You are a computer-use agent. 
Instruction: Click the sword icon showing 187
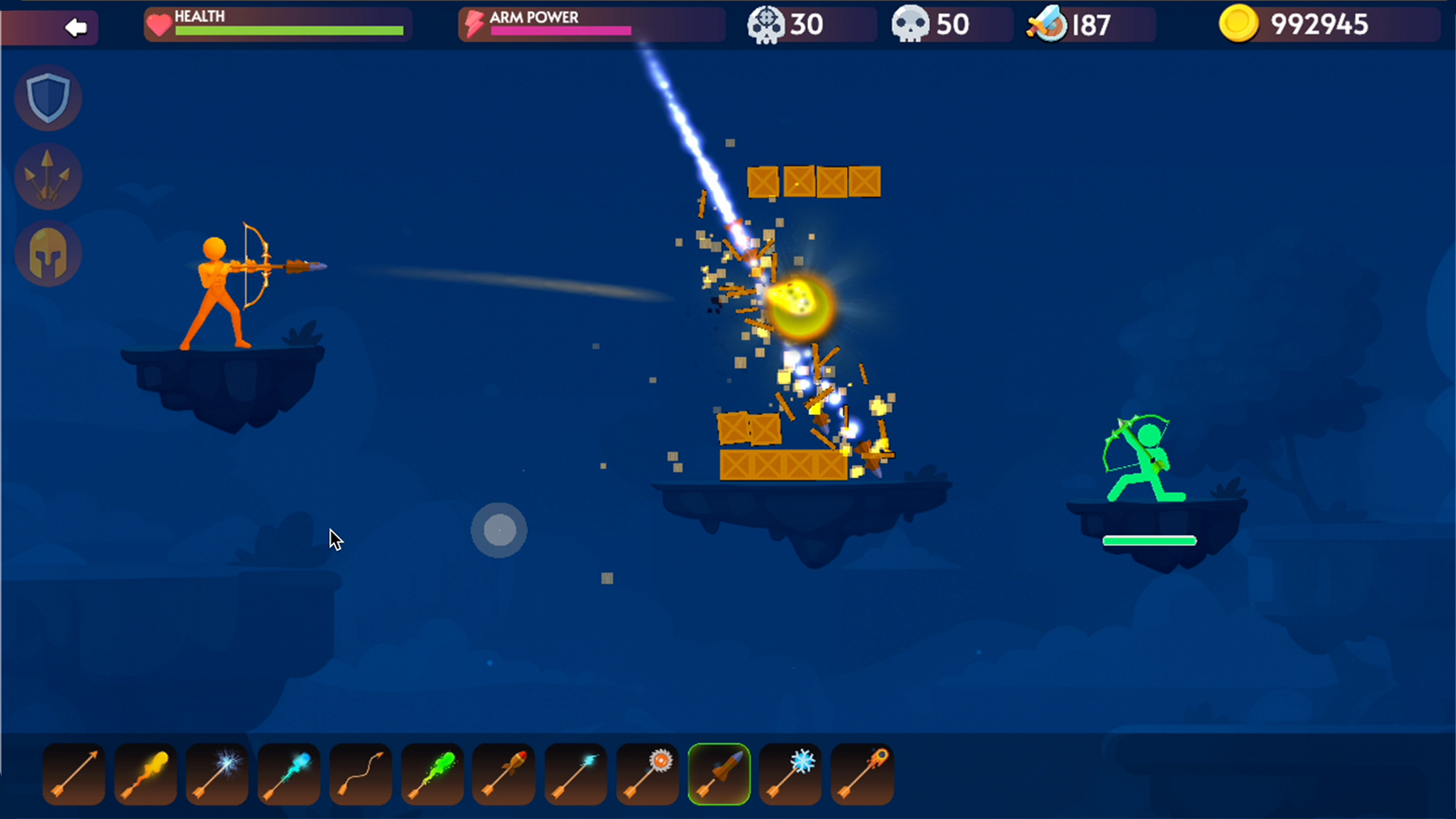[x=1051, y=25]
